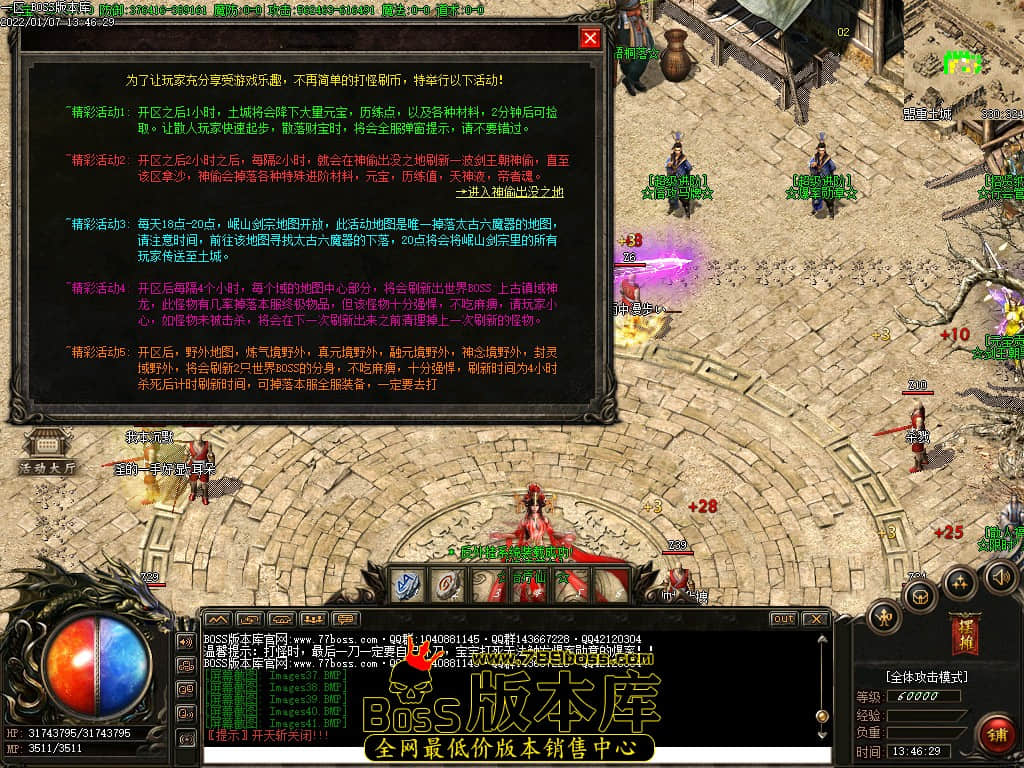Toggle the speaker chat channel filter
The image size is (1024, 768).
coord(186,641)
